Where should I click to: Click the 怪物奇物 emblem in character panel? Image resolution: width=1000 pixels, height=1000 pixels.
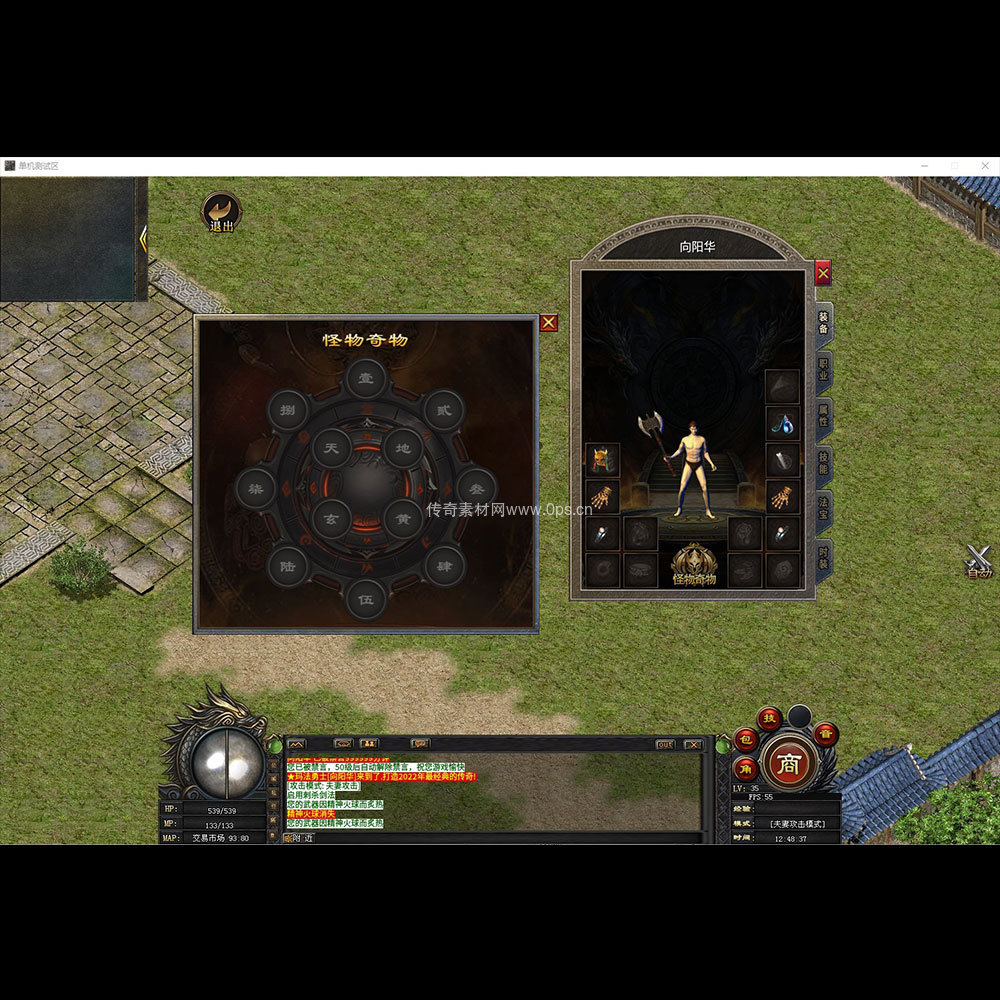tap(694, 565)
